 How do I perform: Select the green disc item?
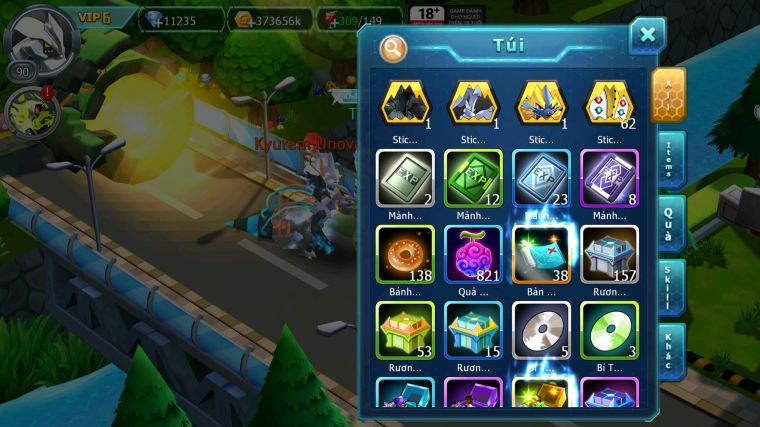click(609, 329)
